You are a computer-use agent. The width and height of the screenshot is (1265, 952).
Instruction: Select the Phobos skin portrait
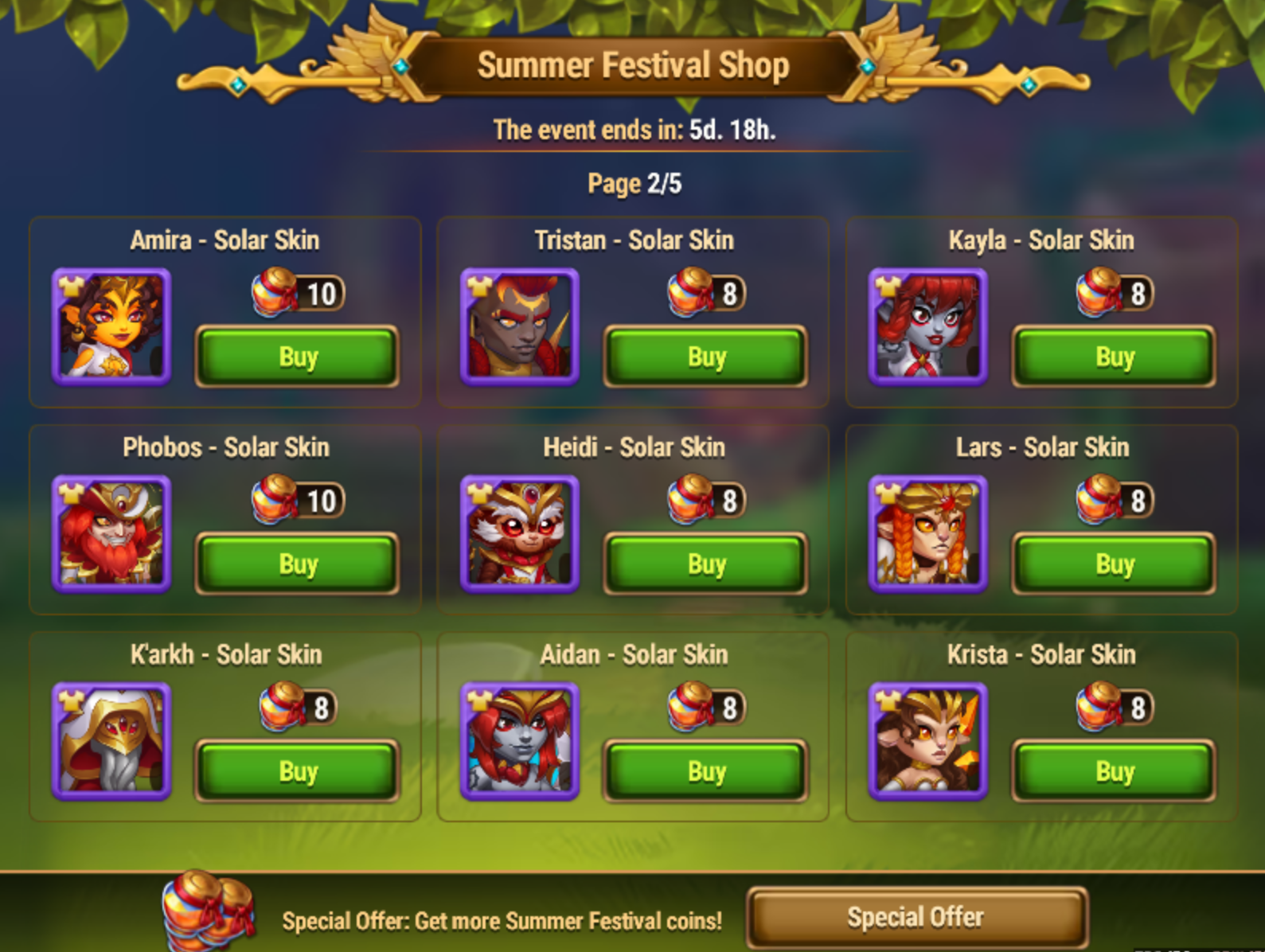click(111, 533)
